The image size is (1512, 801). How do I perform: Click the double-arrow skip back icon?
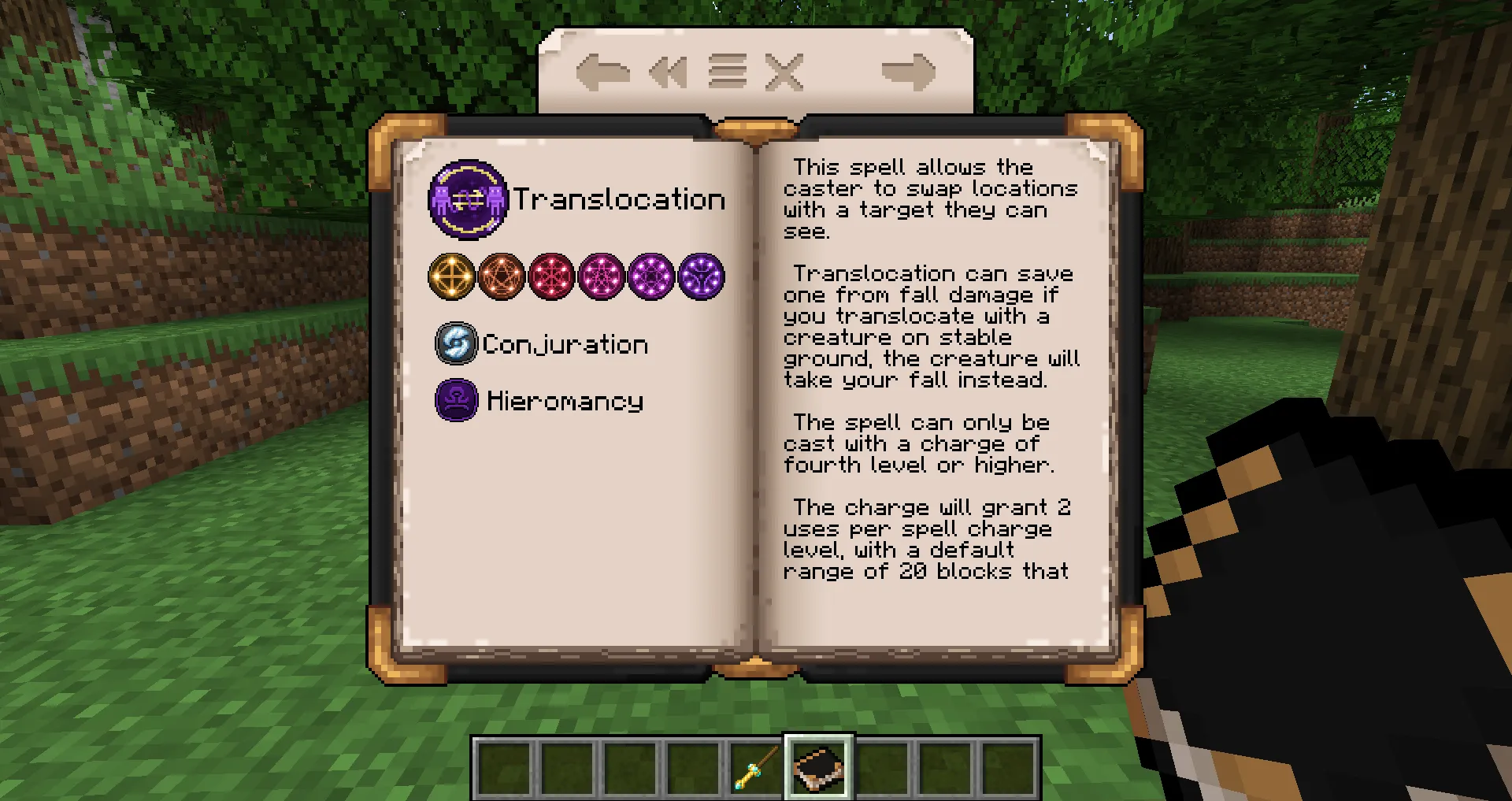[668, 72]
